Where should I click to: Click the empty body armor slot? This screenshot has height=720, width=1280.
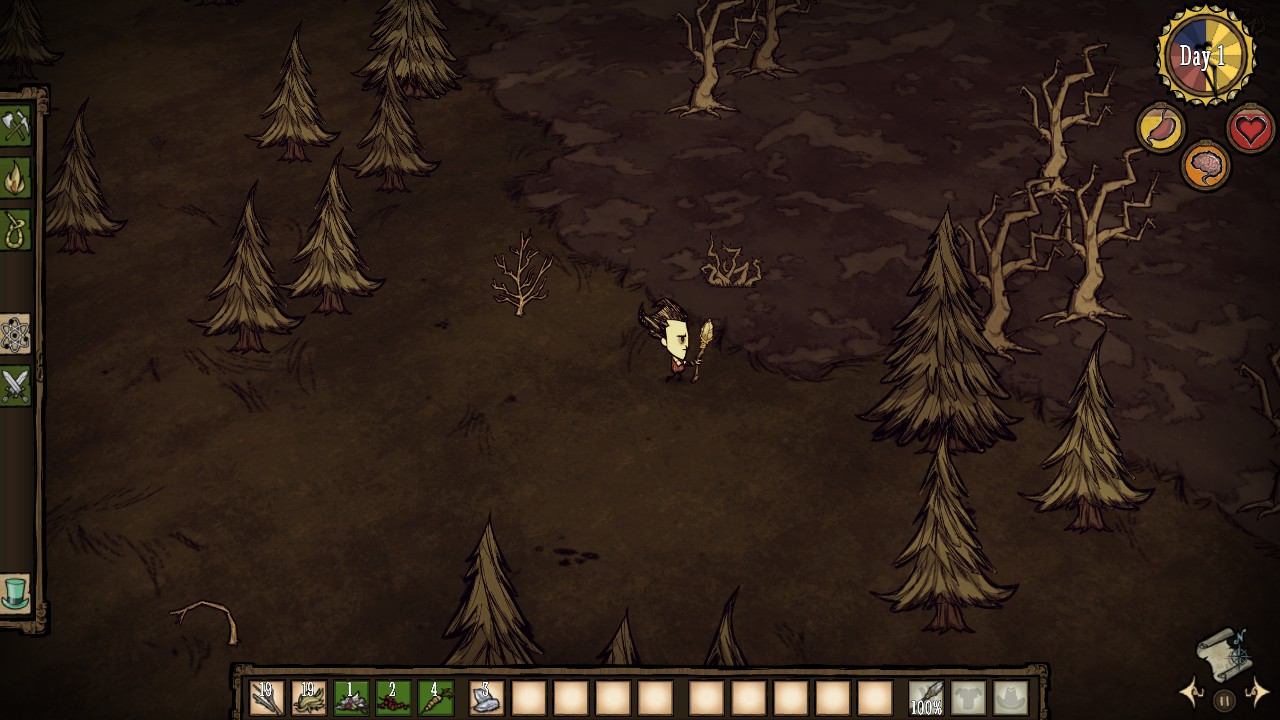968,697
